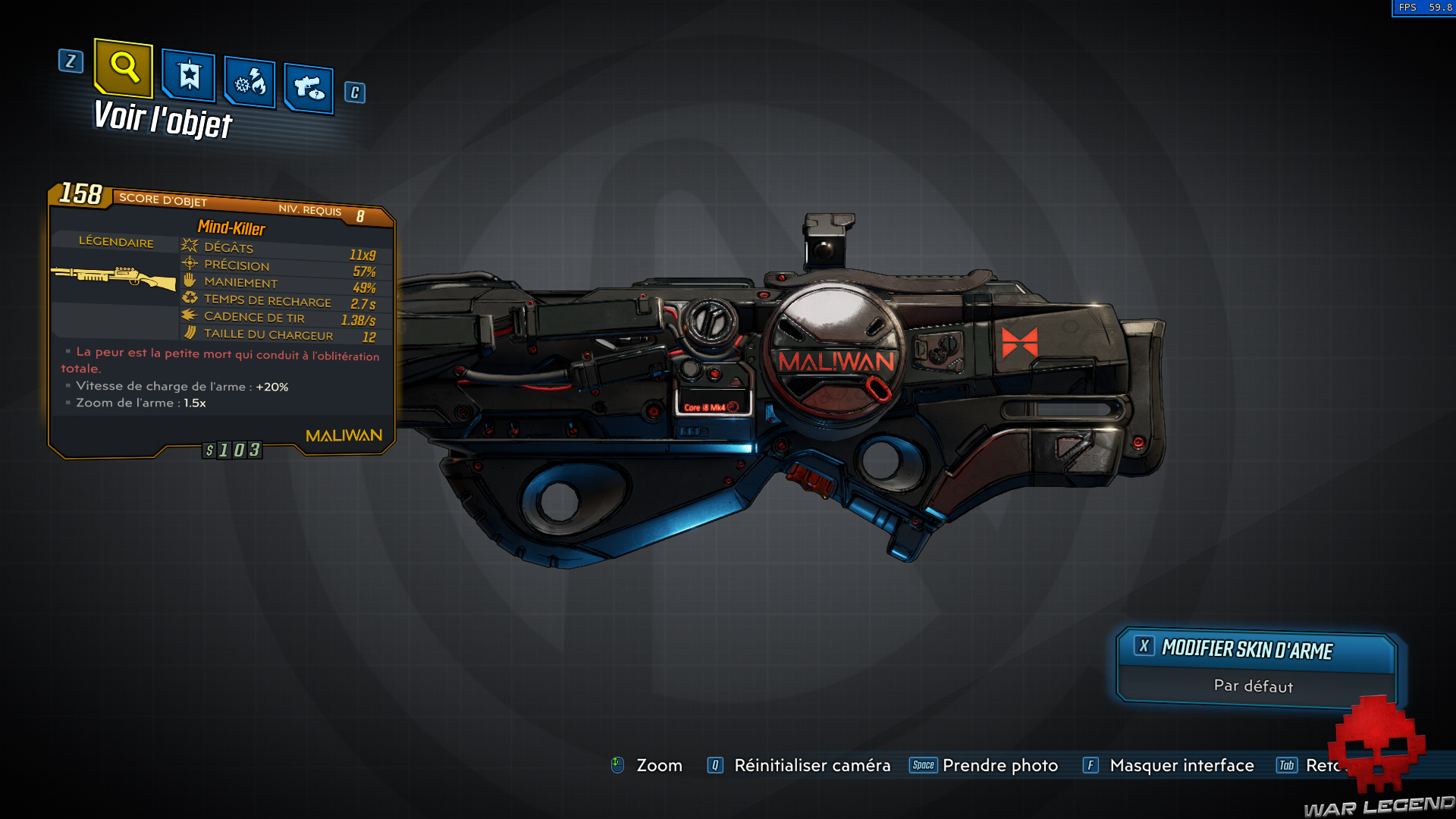Click Prendre photo to capture a screenshot
This screenshot has height=819, width=1456.
coord(1000,766)
